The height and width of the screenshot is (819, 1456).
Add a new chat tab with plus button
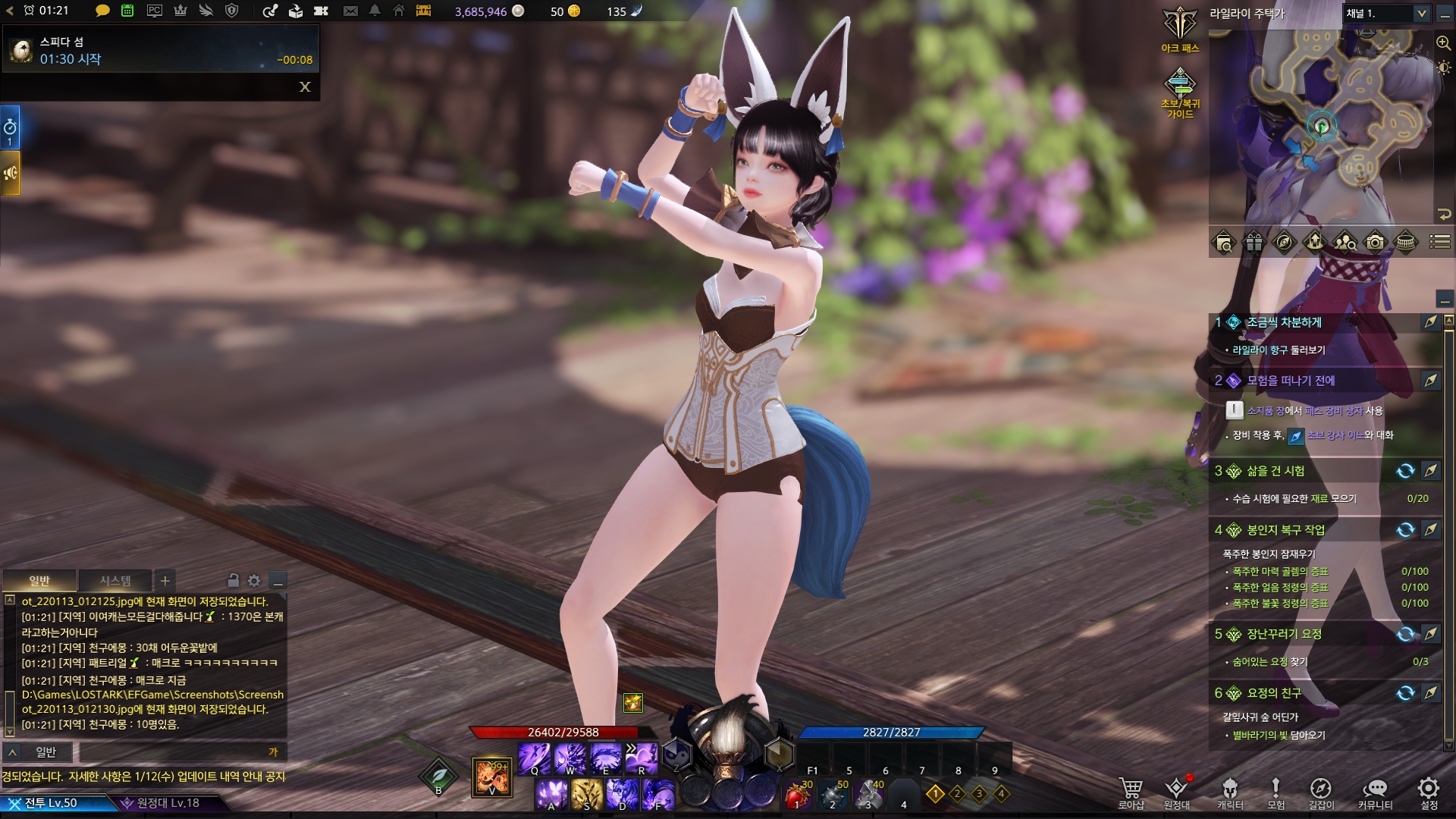[x=165, y=581]
